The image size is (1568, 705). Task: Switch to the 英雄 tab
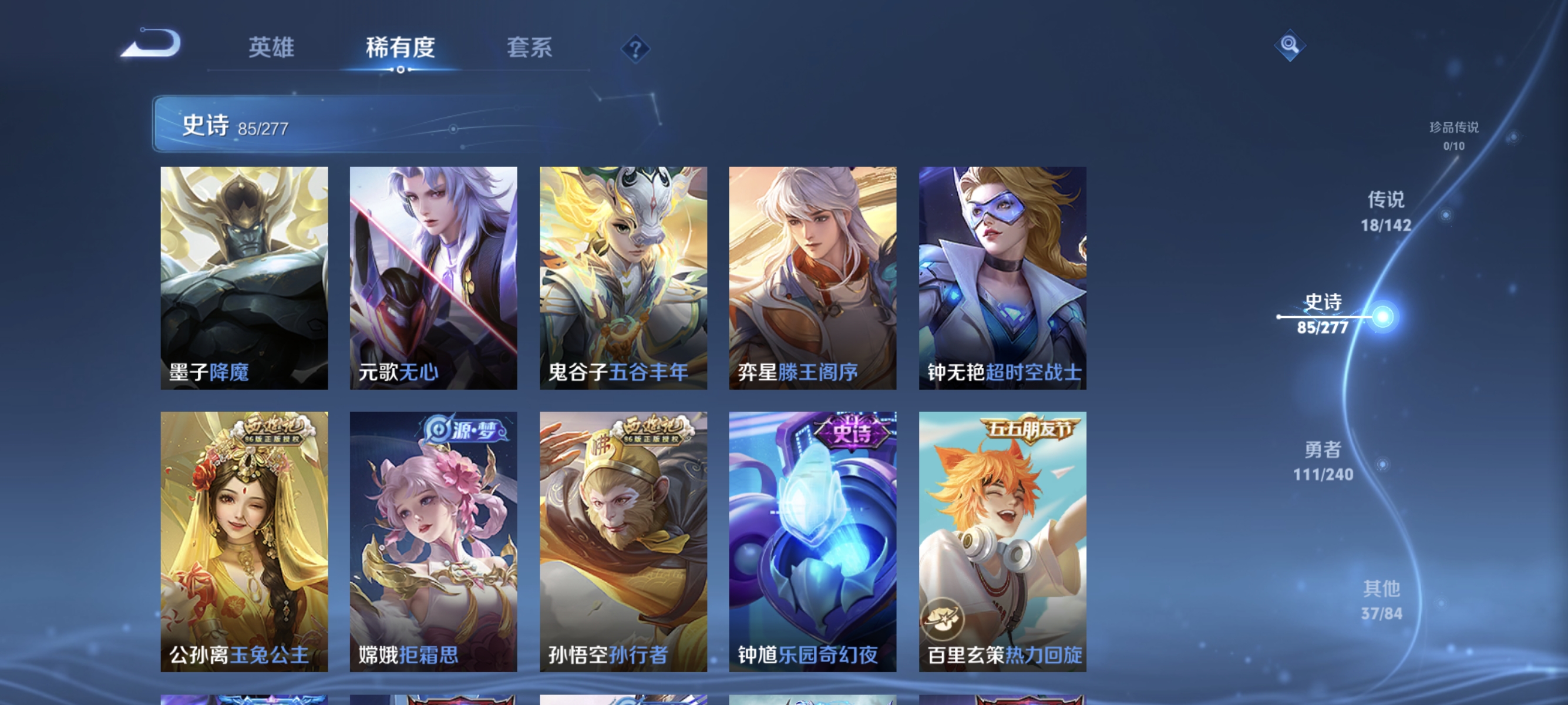[271, 48]
